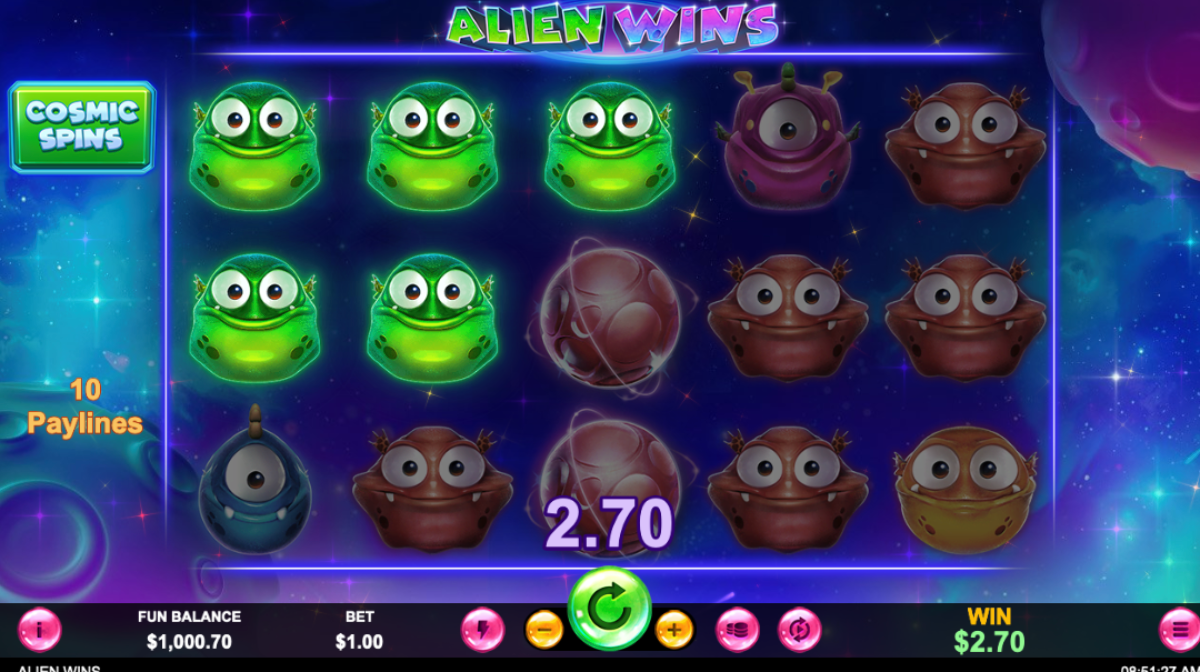
Task: Decrease the bet with the minus button
Action: (x=544, y=630)
